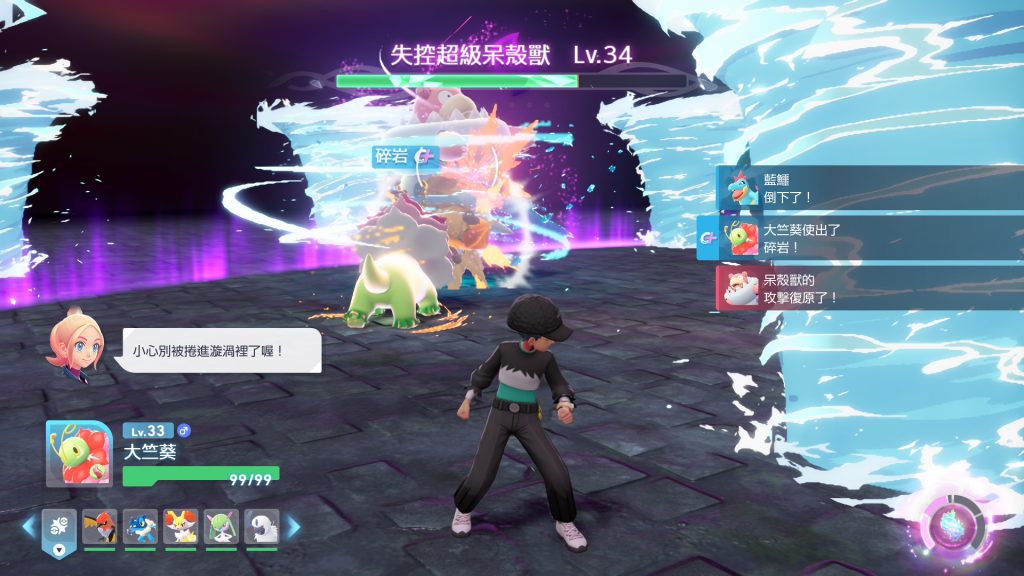Screen dimensions: 1024x576
Task: Select Kirlia party slot
Action: click(220, 526)
